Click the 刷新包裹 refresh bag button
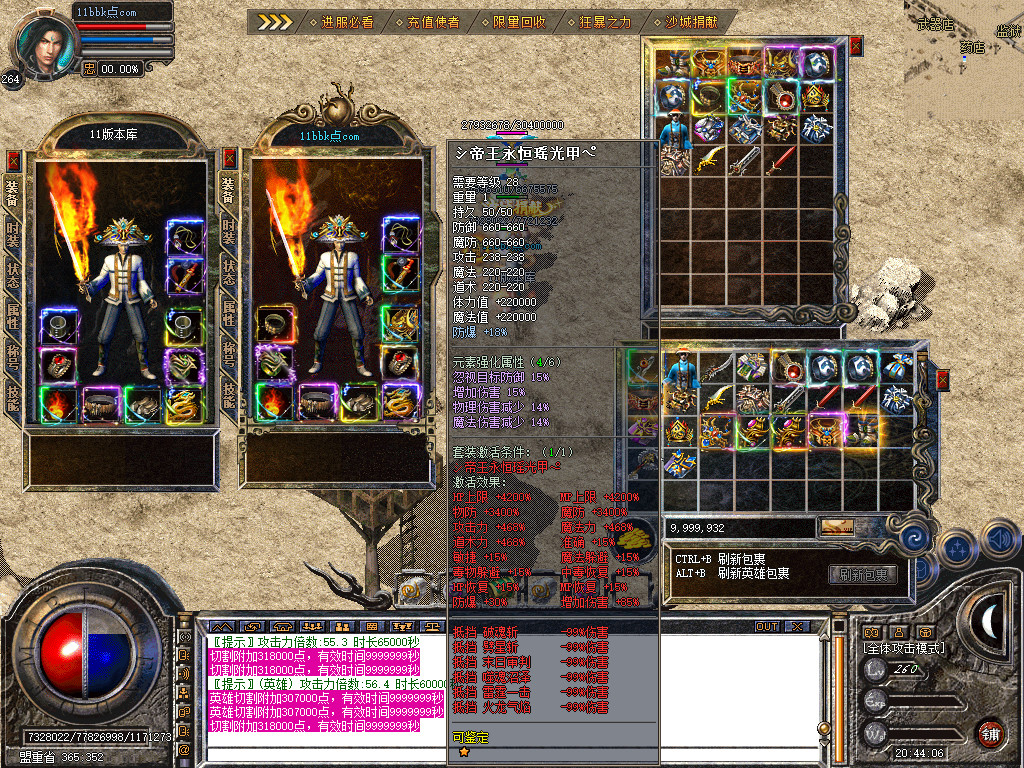Viewport: 1024px width, 768px height. coord(860,574)
